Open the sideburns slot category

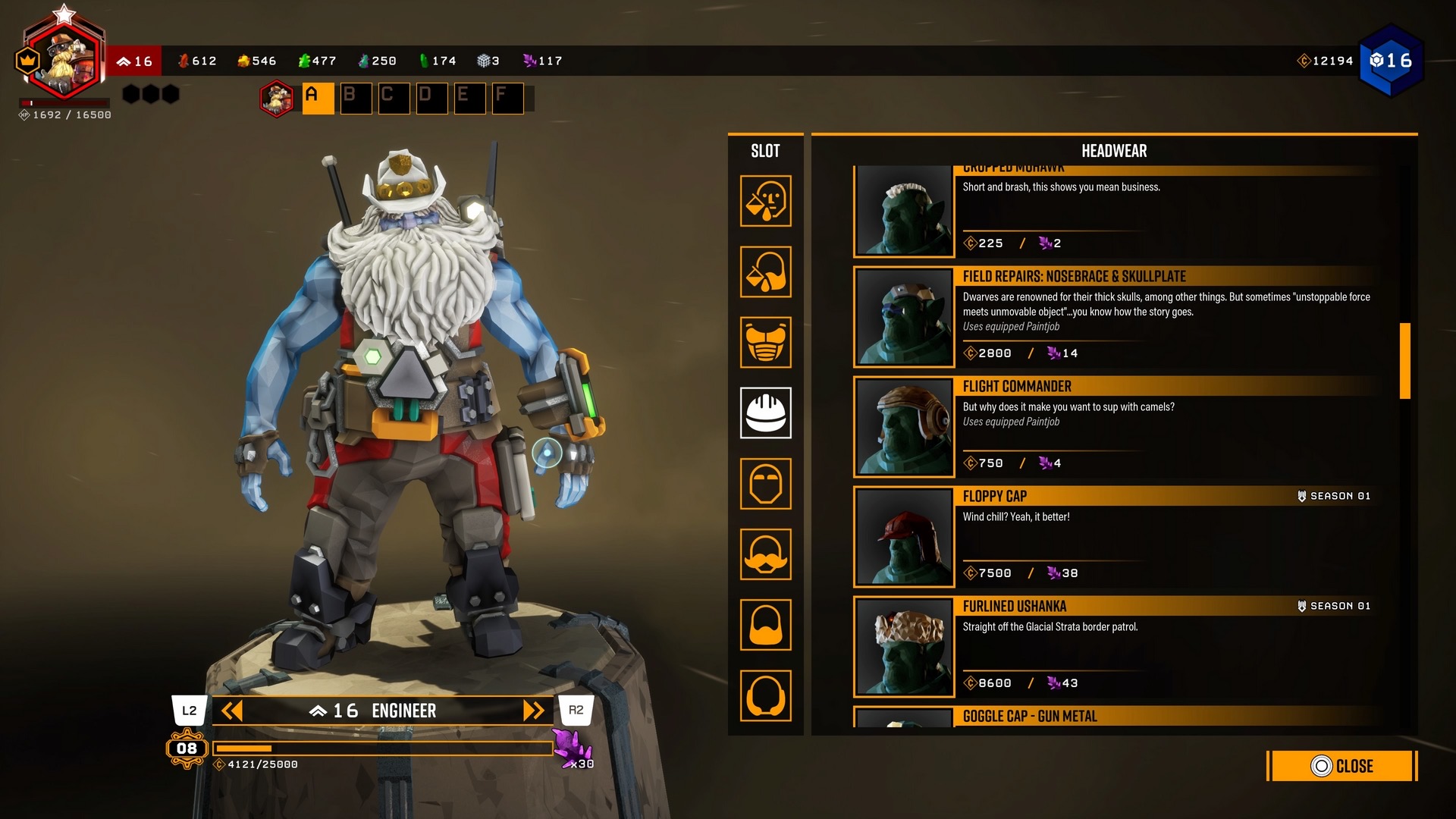point(766,695)
